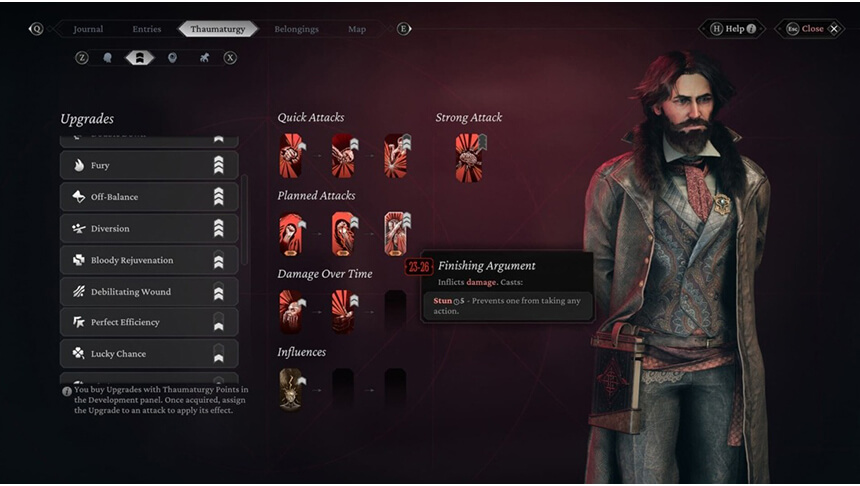
Task: Open the Belongings tab
Action: click(x=296, y=29)
